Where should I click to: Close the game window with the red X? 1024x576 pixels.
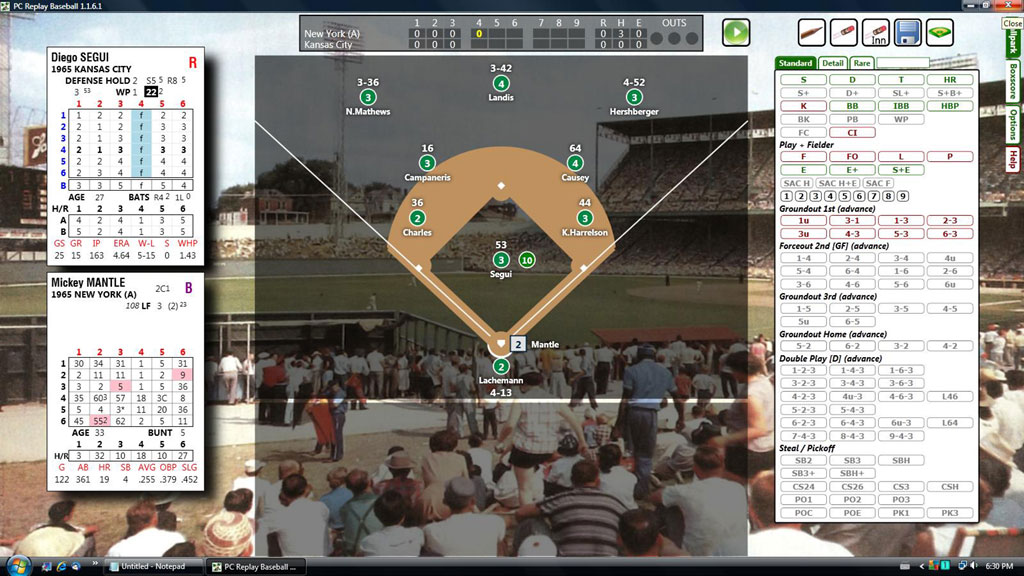click(x=1011, y=22)
